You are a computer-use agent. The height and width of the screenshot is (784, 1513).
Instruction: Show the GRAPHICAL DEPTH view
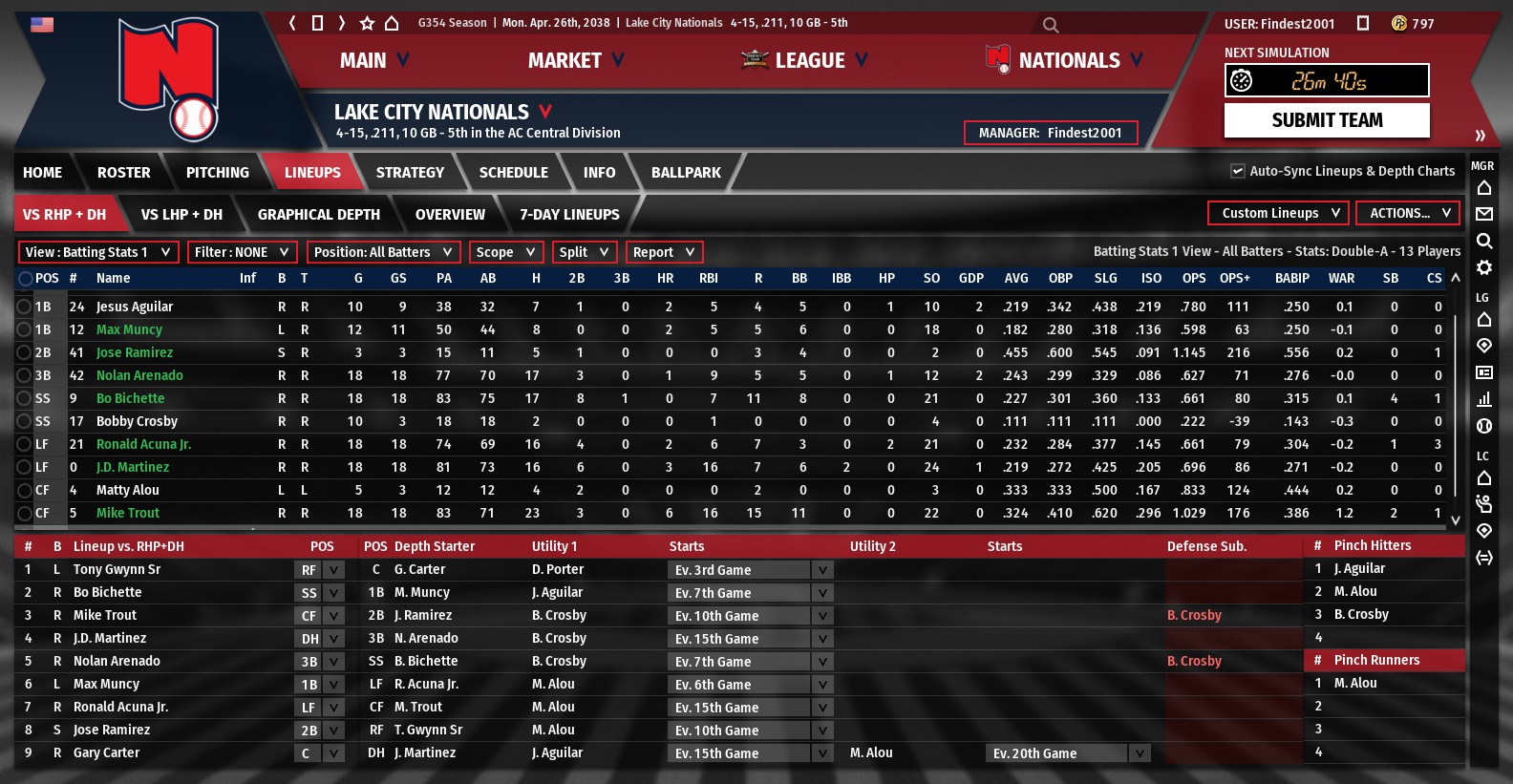click(318, 215)
